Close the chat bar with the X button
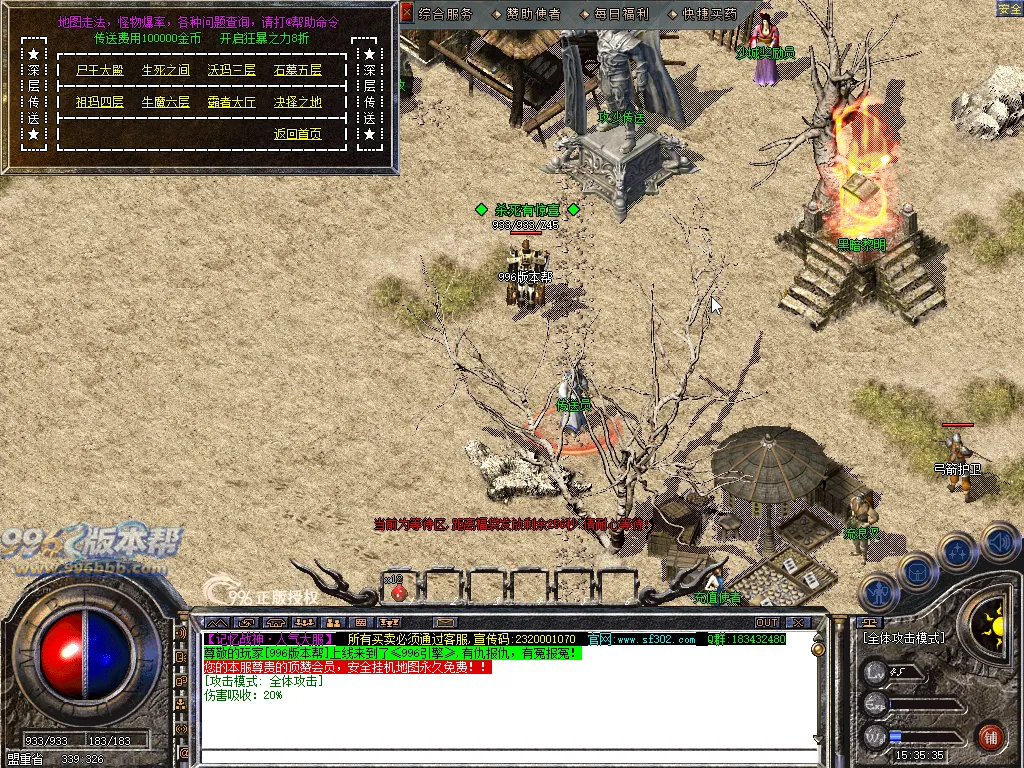 798,623
